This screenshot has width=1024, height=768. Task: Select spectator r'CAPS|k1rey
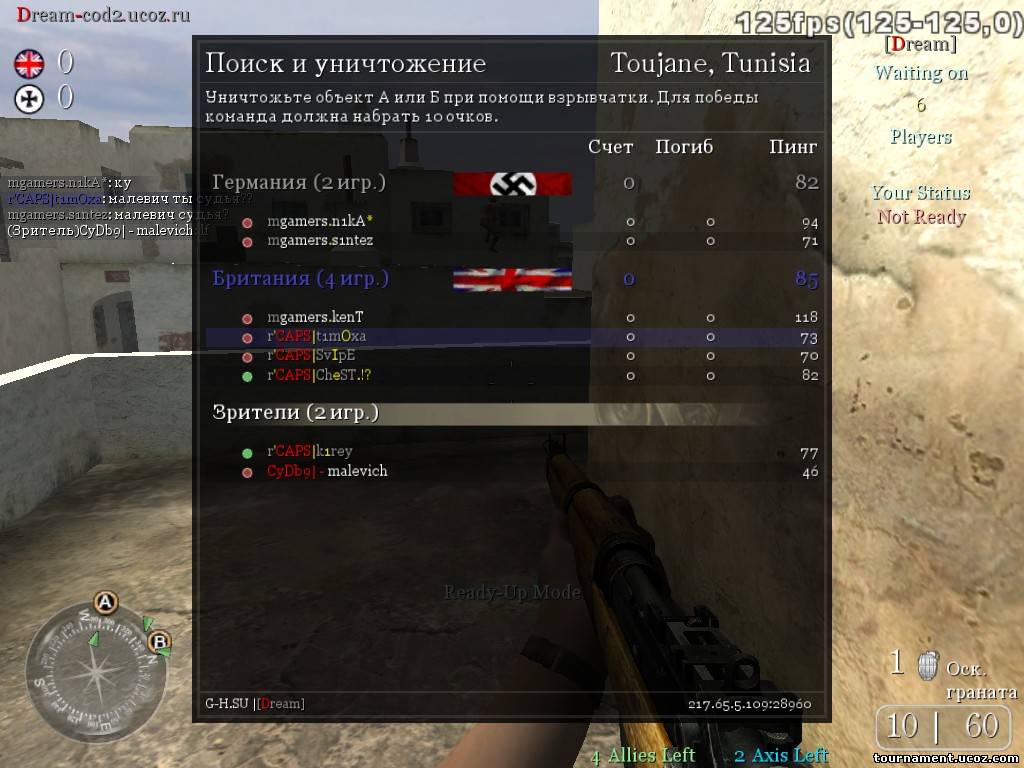coord(309,452)
